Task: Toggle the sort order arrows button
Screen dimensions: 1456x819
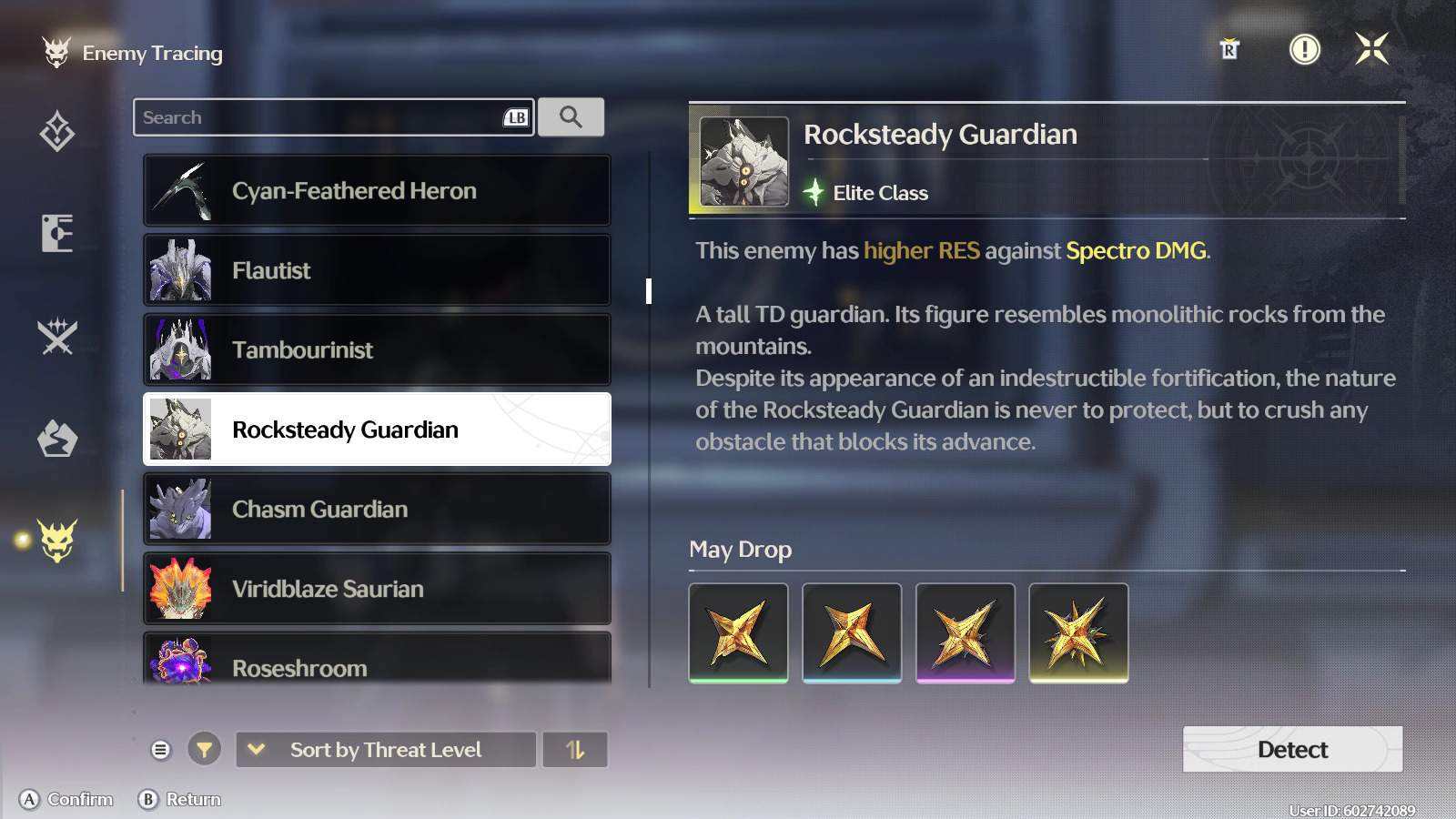Action: tap(575, 750)
